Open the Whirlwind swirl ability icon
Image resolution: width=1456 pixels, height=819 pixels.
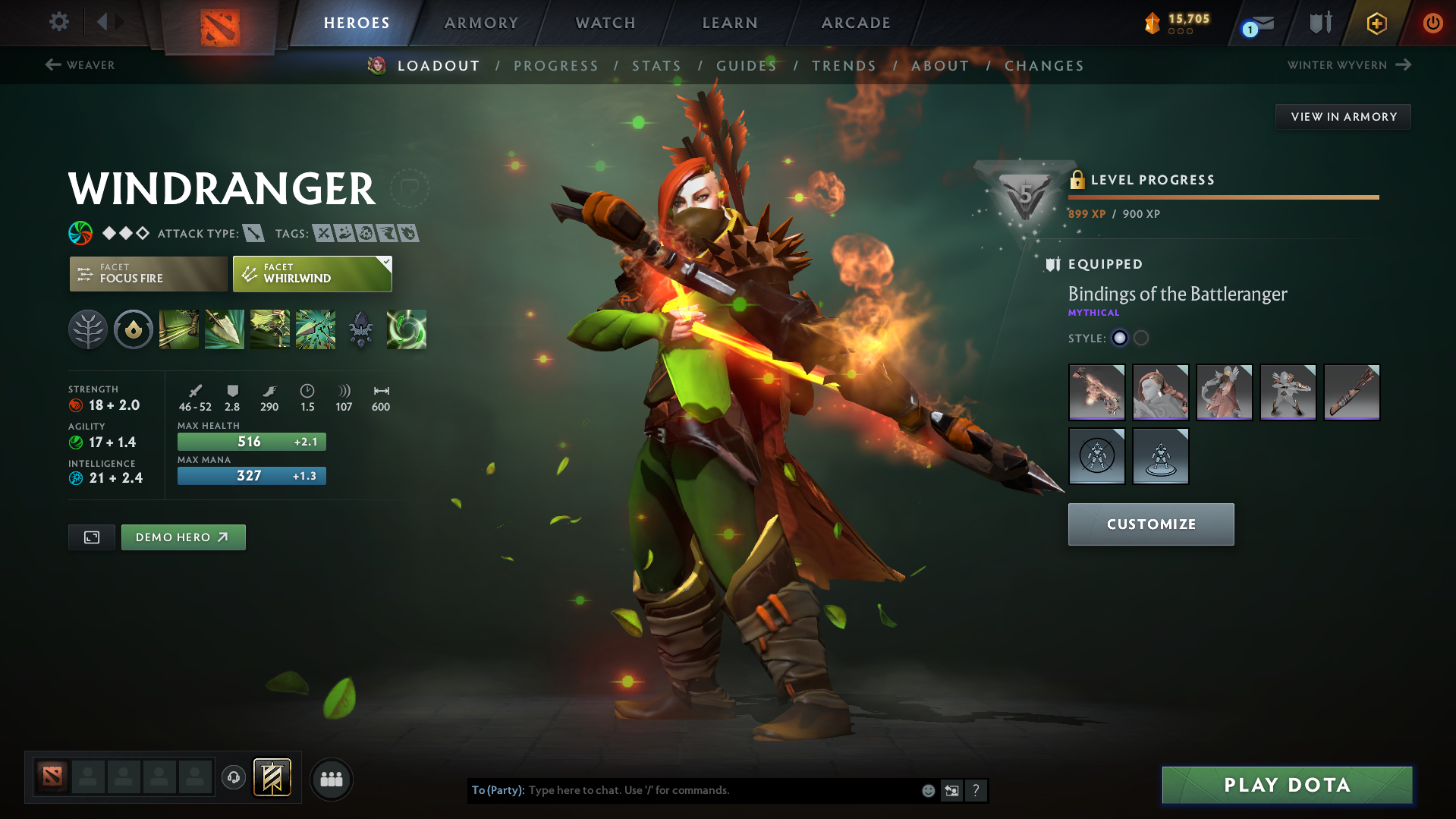point(407,329)
